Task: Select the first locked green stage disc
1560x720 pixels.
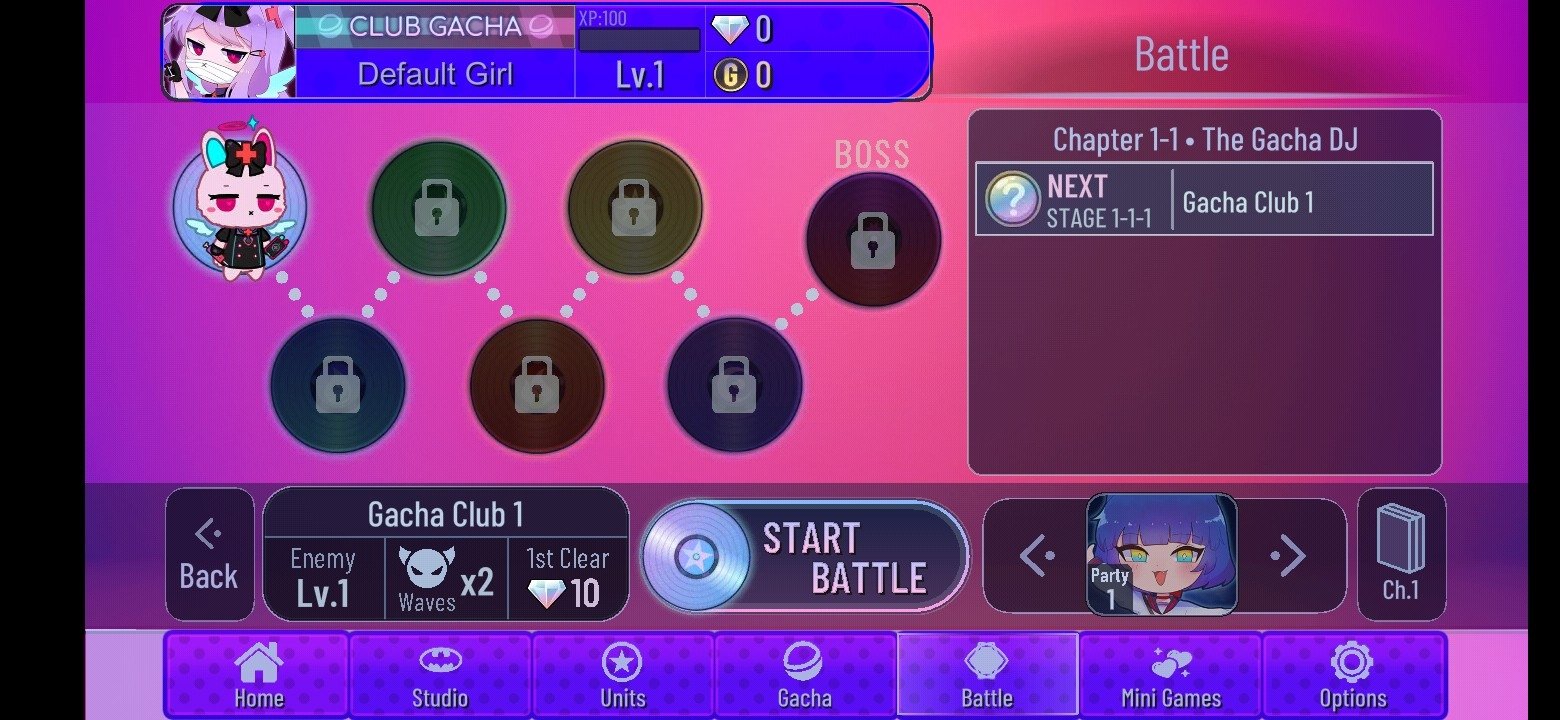Action: pyautogui.click(x=438, y=207)
